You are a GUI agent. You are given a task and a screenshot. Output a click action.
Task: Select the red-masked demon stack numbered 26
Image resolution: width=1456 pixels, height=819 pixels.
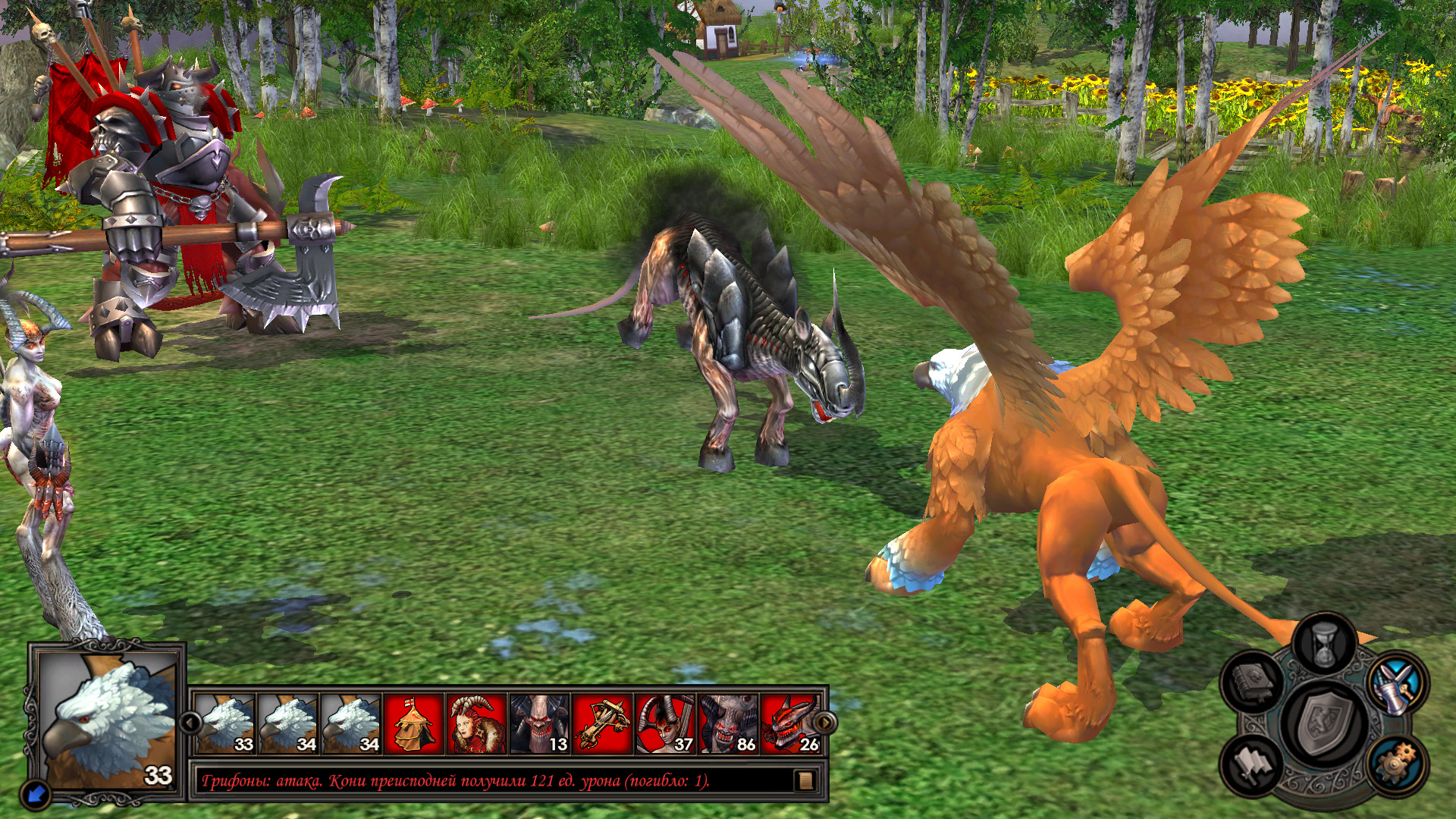[790, 724]
